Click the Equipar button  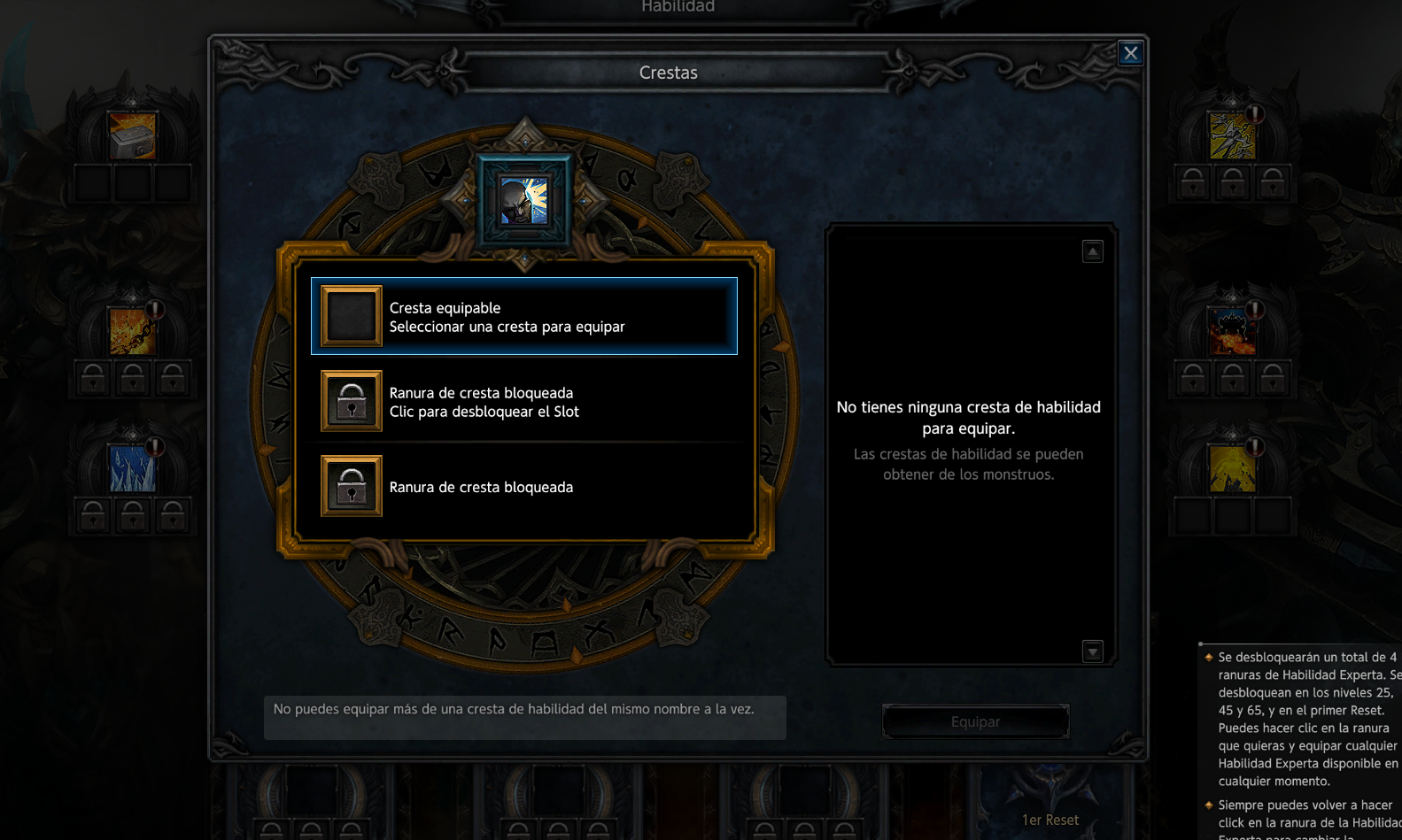click(975, 721)
